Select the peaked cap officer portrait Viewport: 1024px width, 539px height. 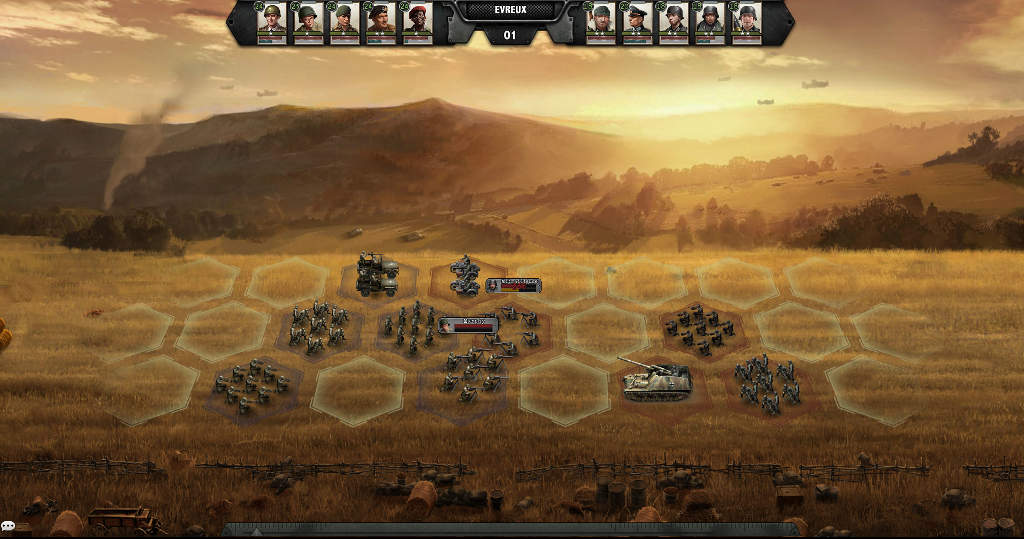pyautogui.click(x=637, y=22)
